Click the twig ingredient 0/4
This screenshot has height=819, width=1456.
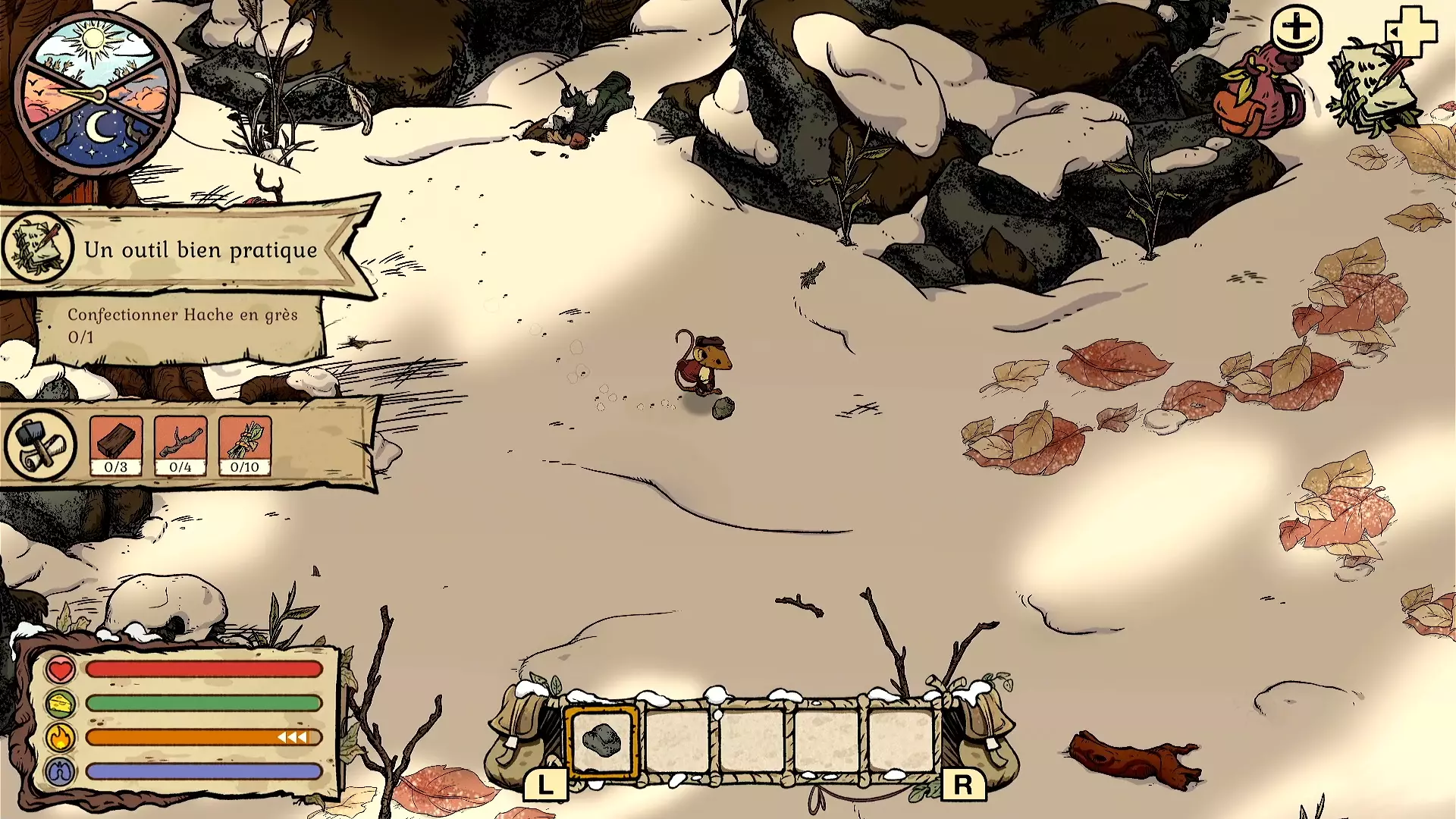point(180,445)
